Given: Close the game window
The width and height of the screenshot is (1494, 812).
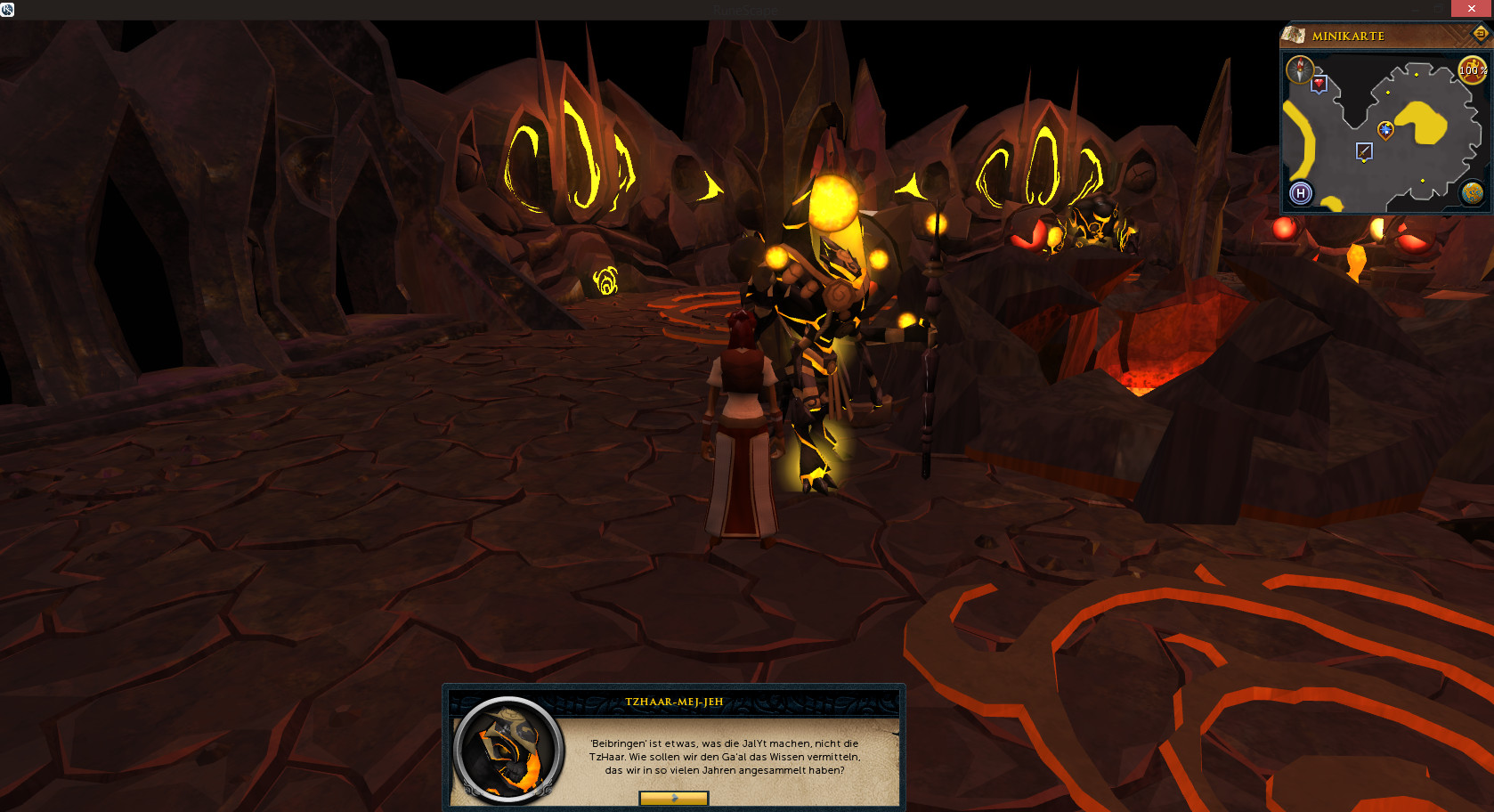Looking at the screenshot, I should click(x=1472, y=9).
